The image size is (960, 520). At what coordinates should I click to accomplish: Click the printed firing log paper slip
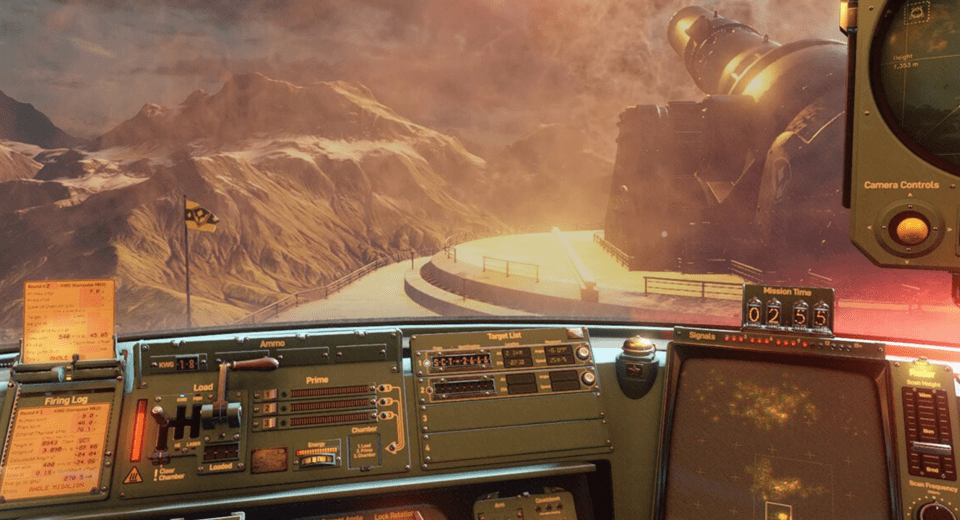coord(68,321)
